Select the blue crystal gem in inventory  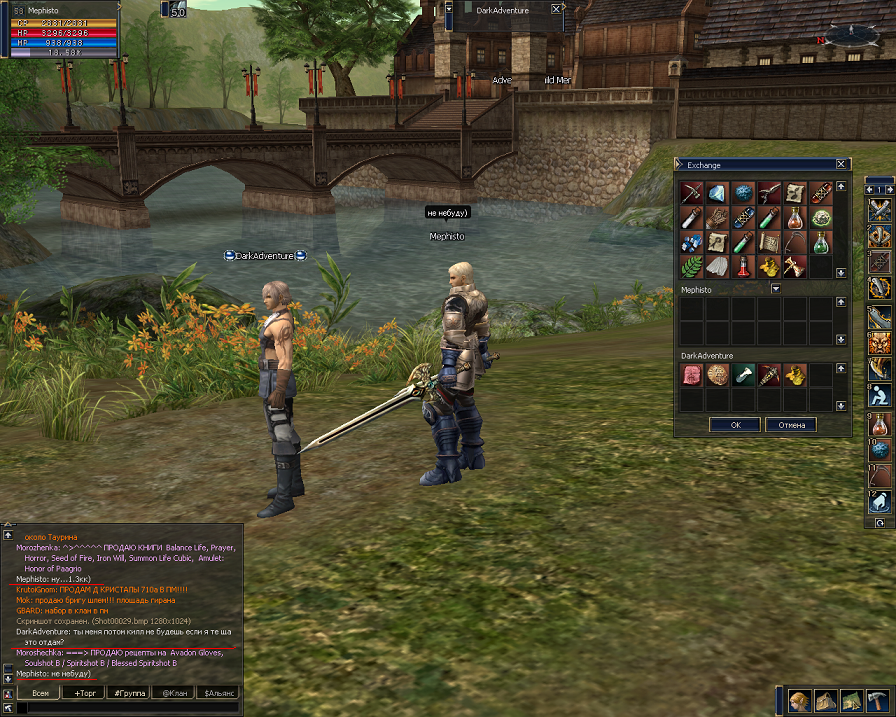(717, 192)
